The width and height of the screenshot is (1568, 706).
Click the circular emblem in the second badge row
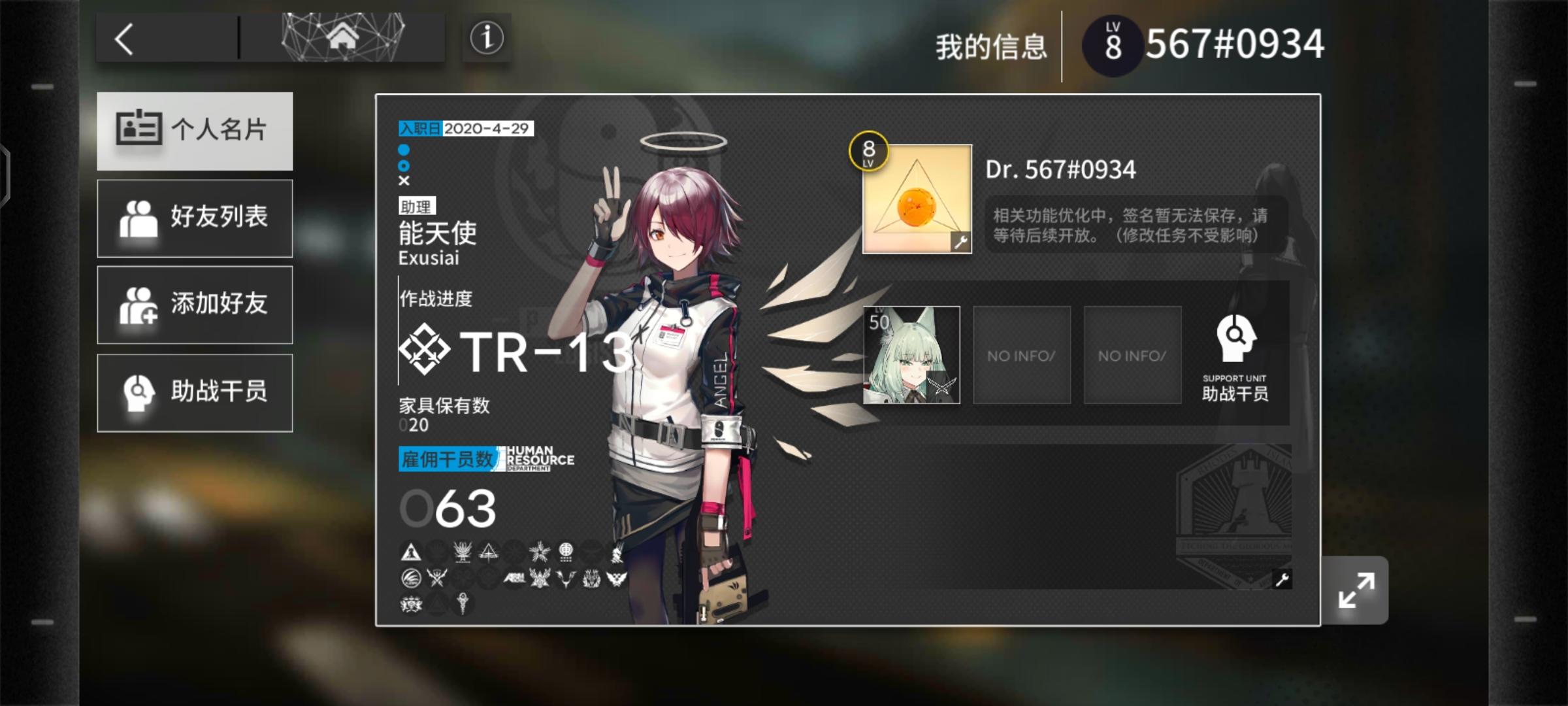tap(410, 579)
